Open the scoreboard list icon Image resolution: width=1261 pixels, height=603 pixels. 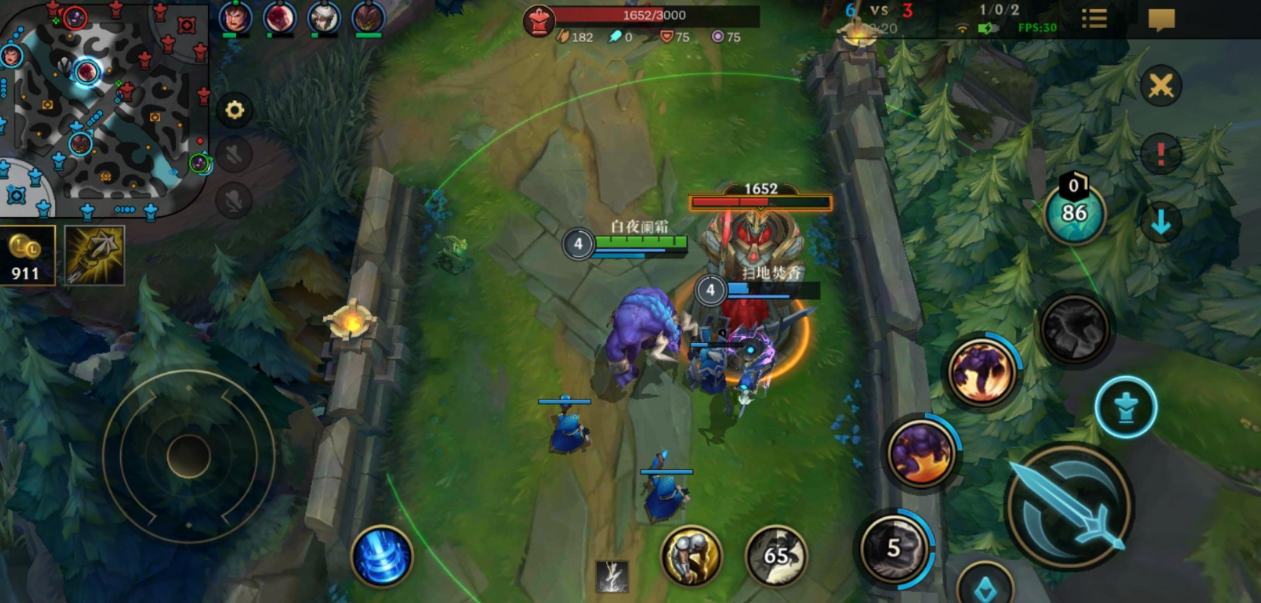point(1095,19)
